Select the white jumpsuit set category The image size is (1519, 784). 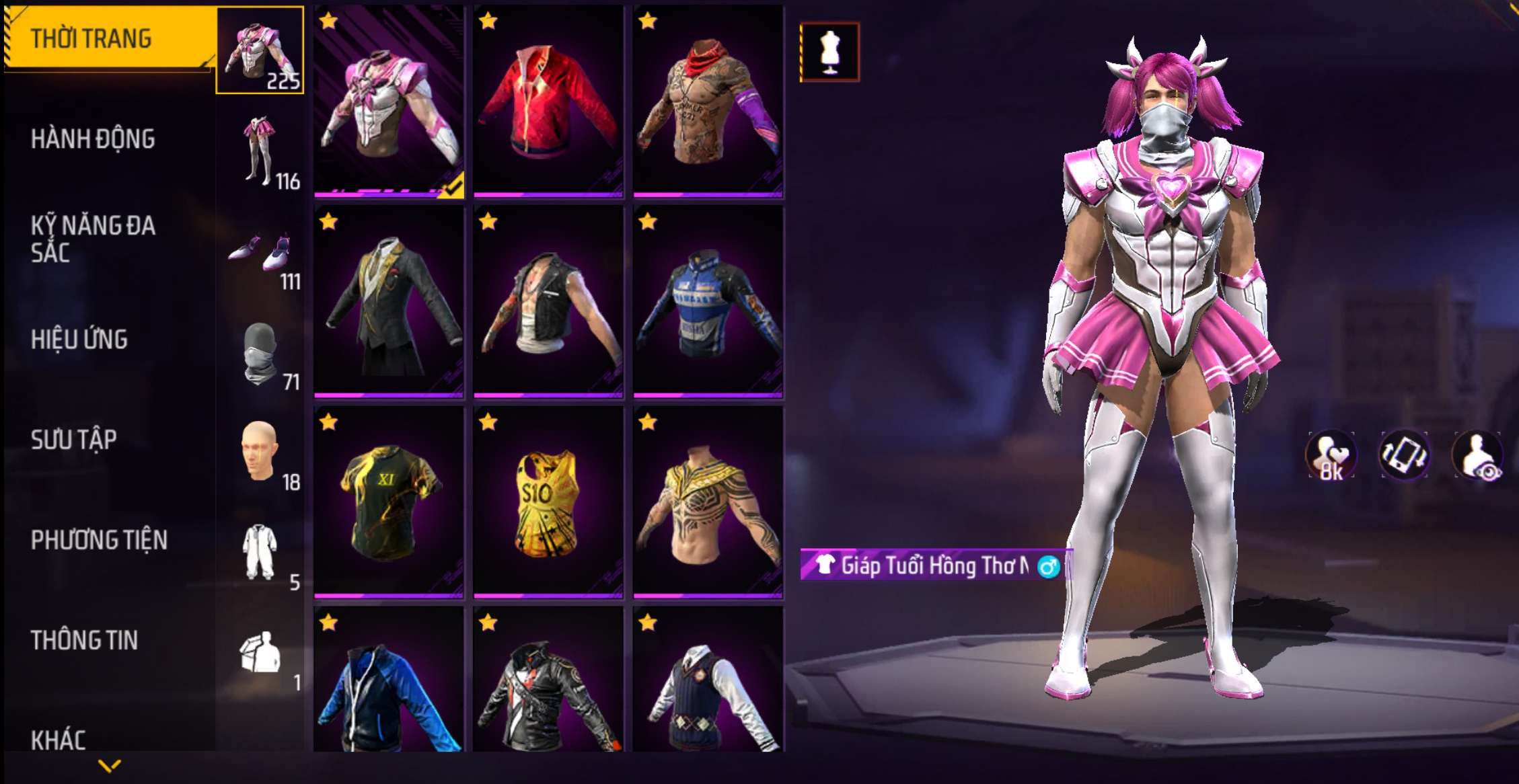(x=260, y=553)
